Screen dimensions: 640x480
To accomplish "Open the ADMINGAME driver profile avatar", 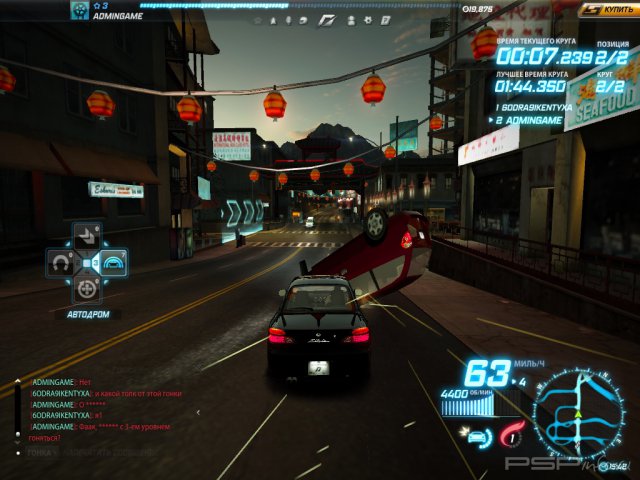I will tap(79, 10).
